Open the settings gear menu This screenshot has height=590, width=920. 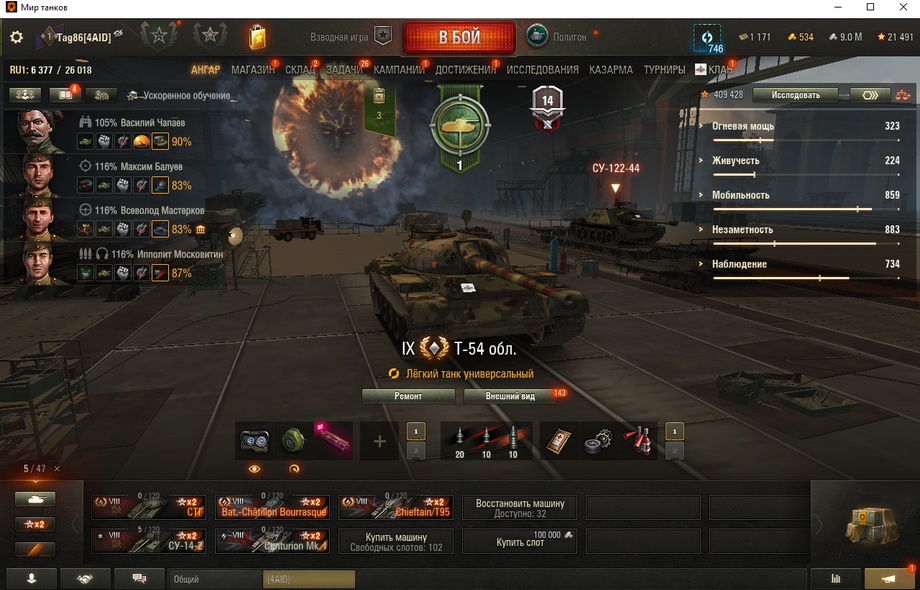16,38
